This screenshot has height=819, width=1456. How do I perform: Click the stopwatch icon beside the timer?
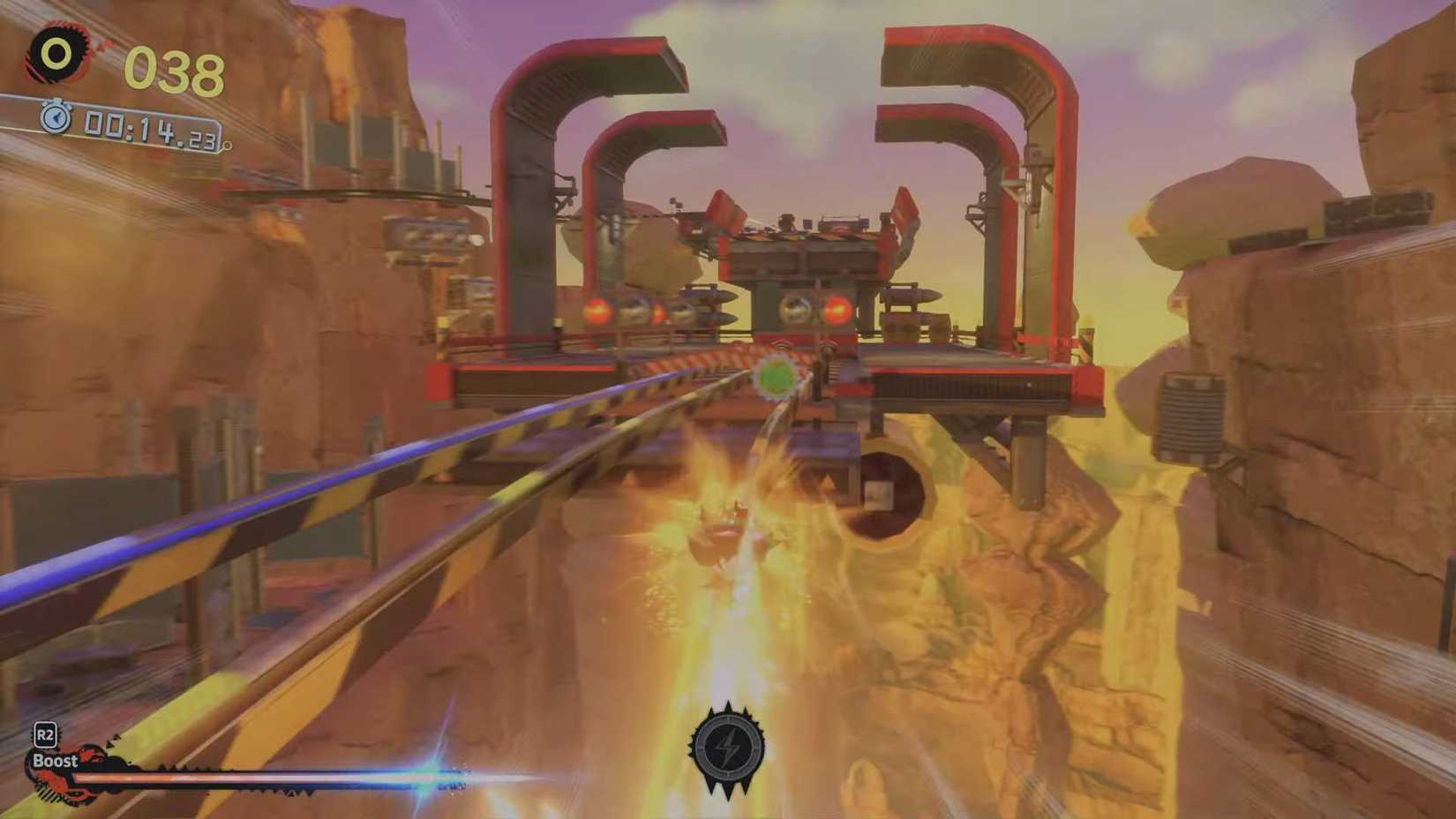[55, 117]
